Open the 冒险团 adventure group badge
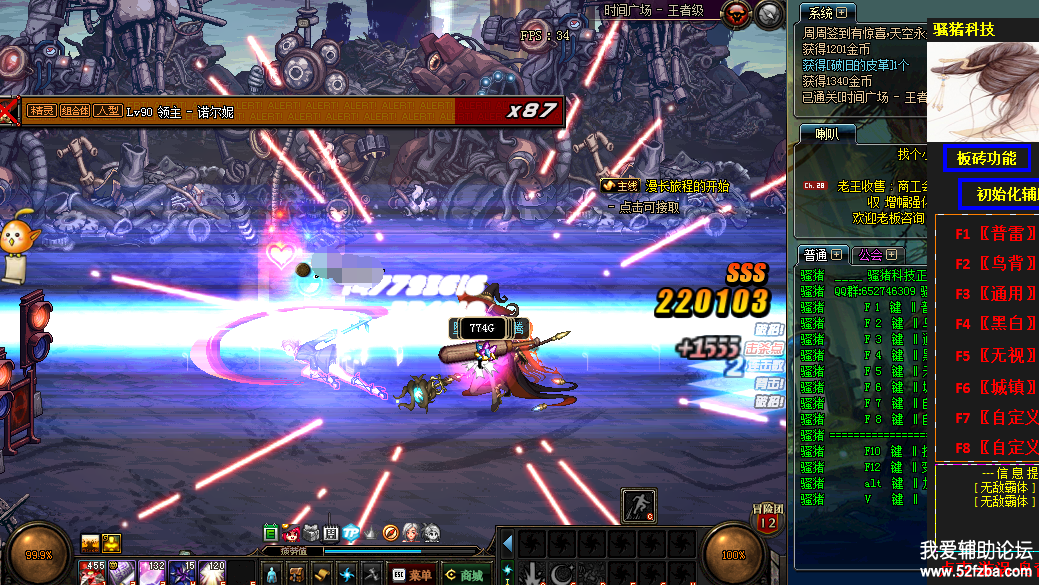 [767, 517]
